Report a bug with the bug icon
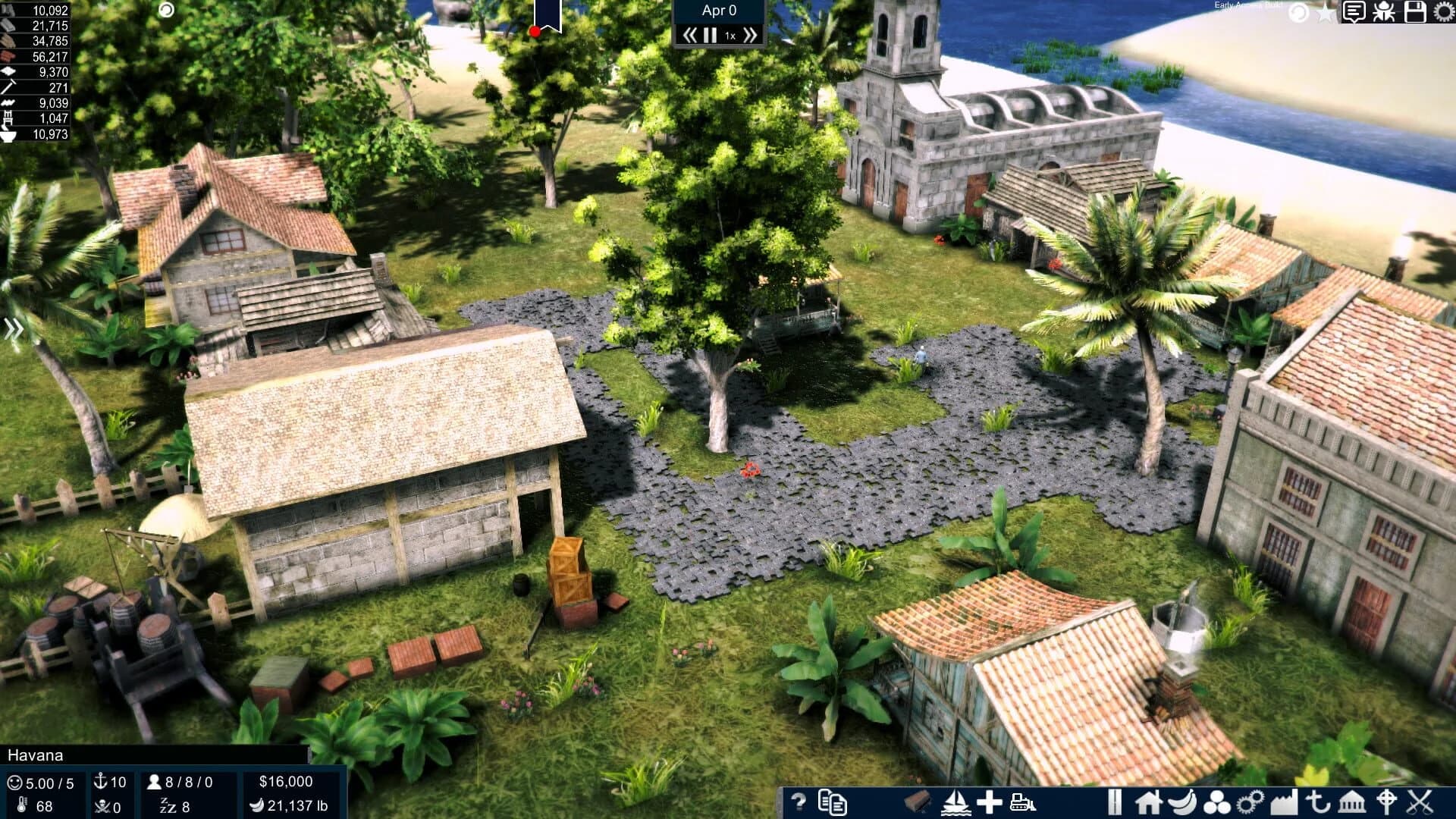The width and height of the screenshot is (1456, 819). [1382, 11]
